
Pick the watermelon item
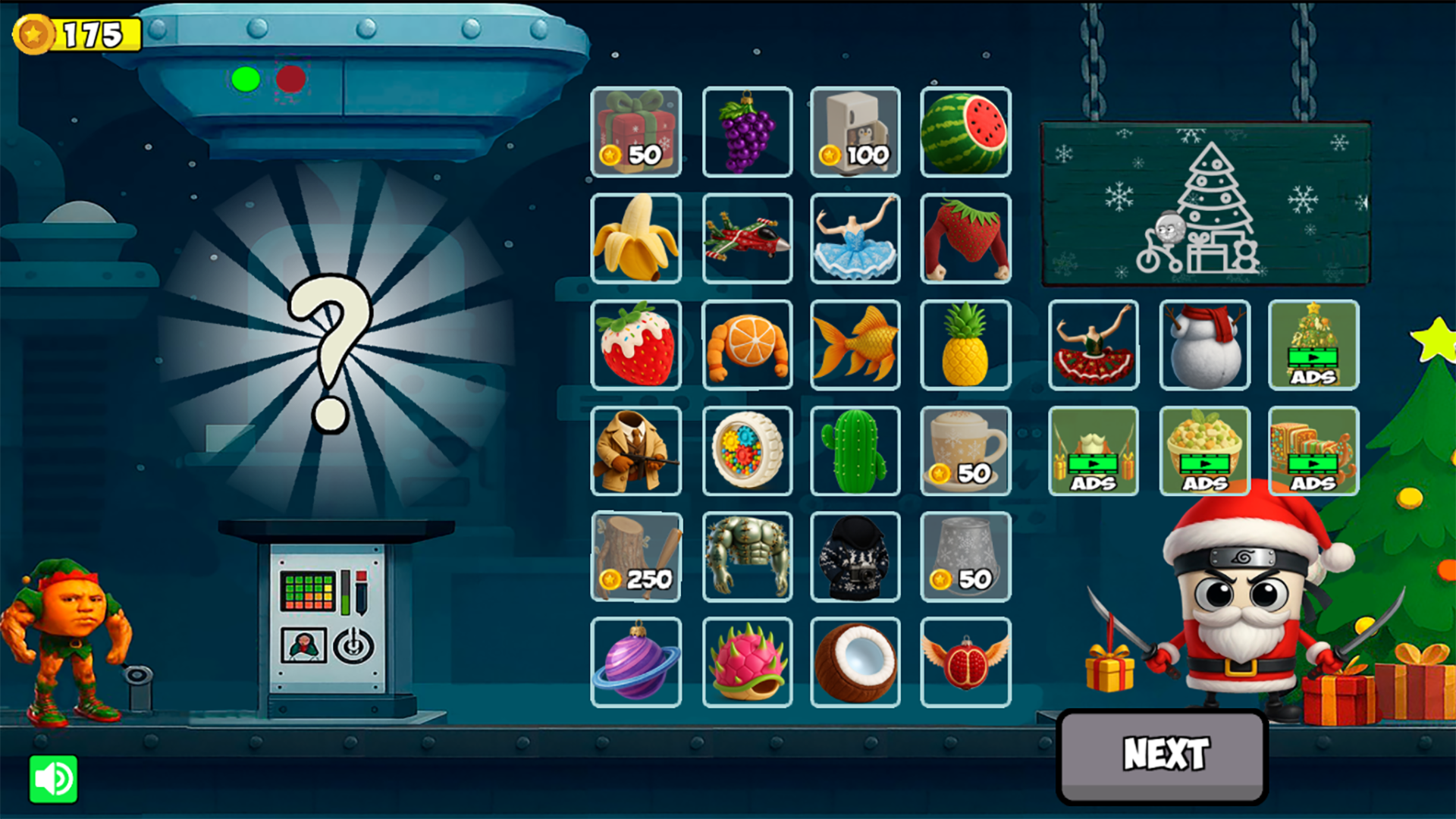(x=965, y=133)
